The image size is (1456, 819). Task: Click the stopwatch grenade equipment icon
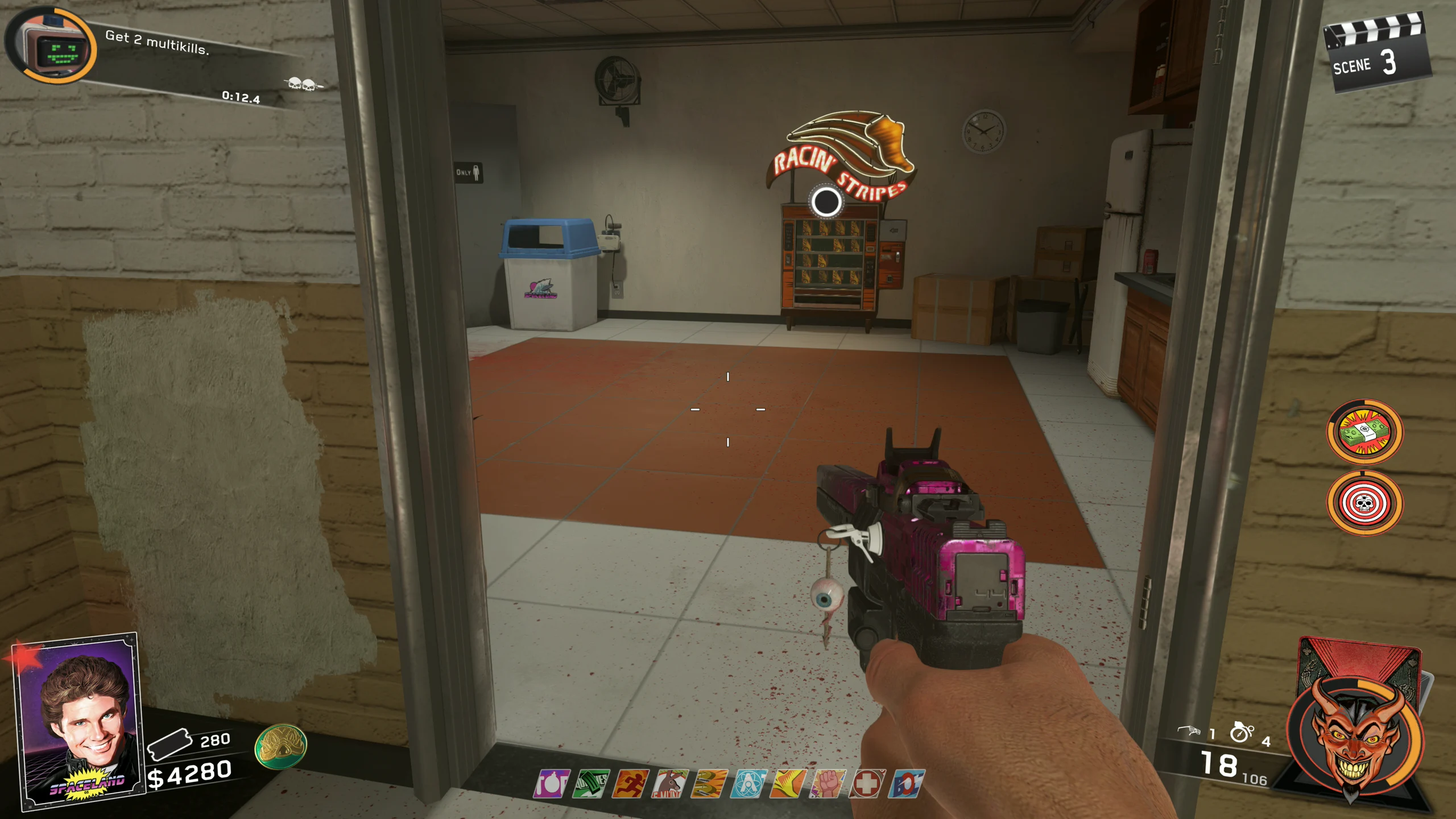pos(1241,733)
